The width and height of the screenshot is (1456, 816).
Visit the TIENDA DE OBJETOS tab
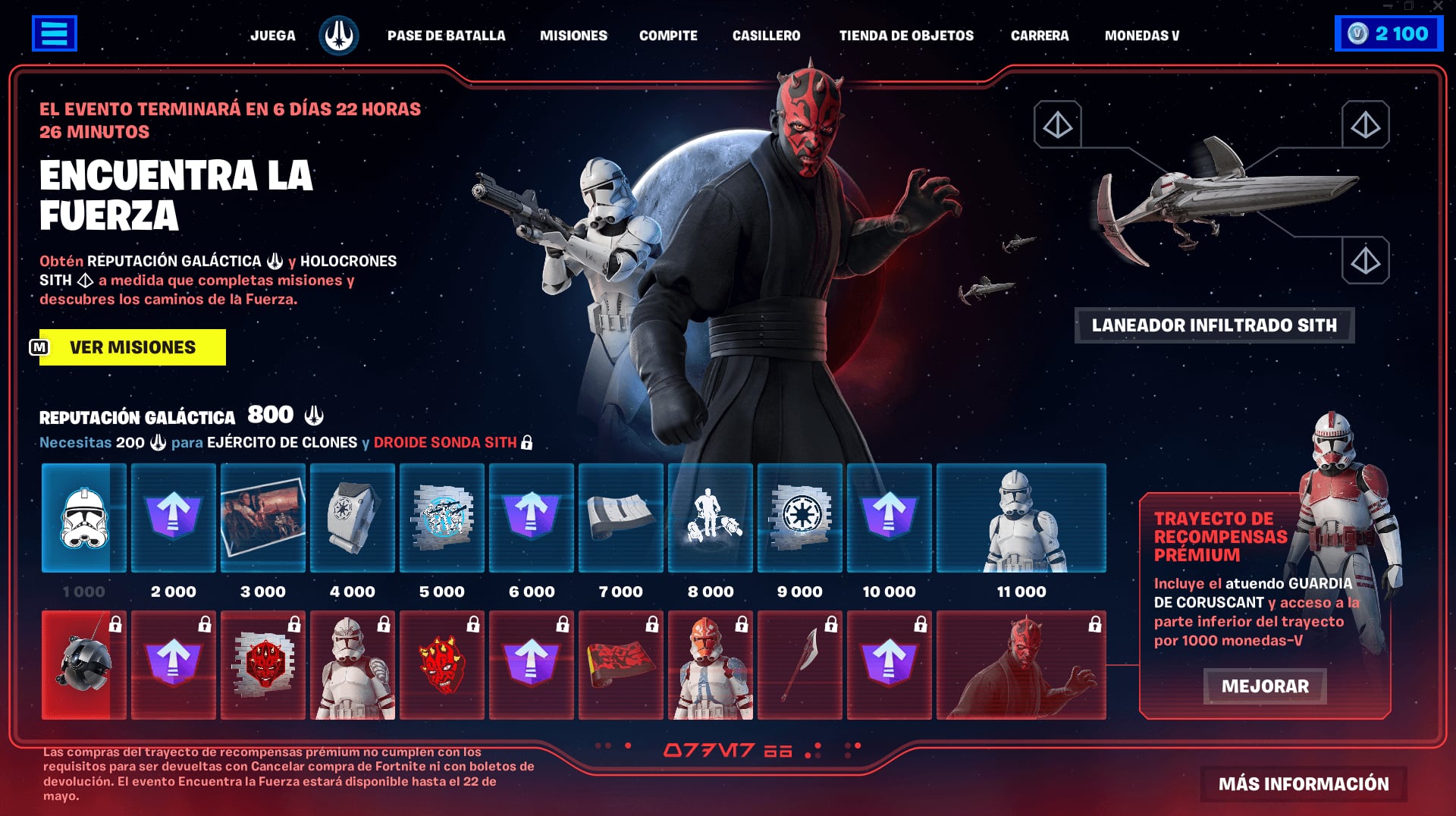click(x=906, y=36)
